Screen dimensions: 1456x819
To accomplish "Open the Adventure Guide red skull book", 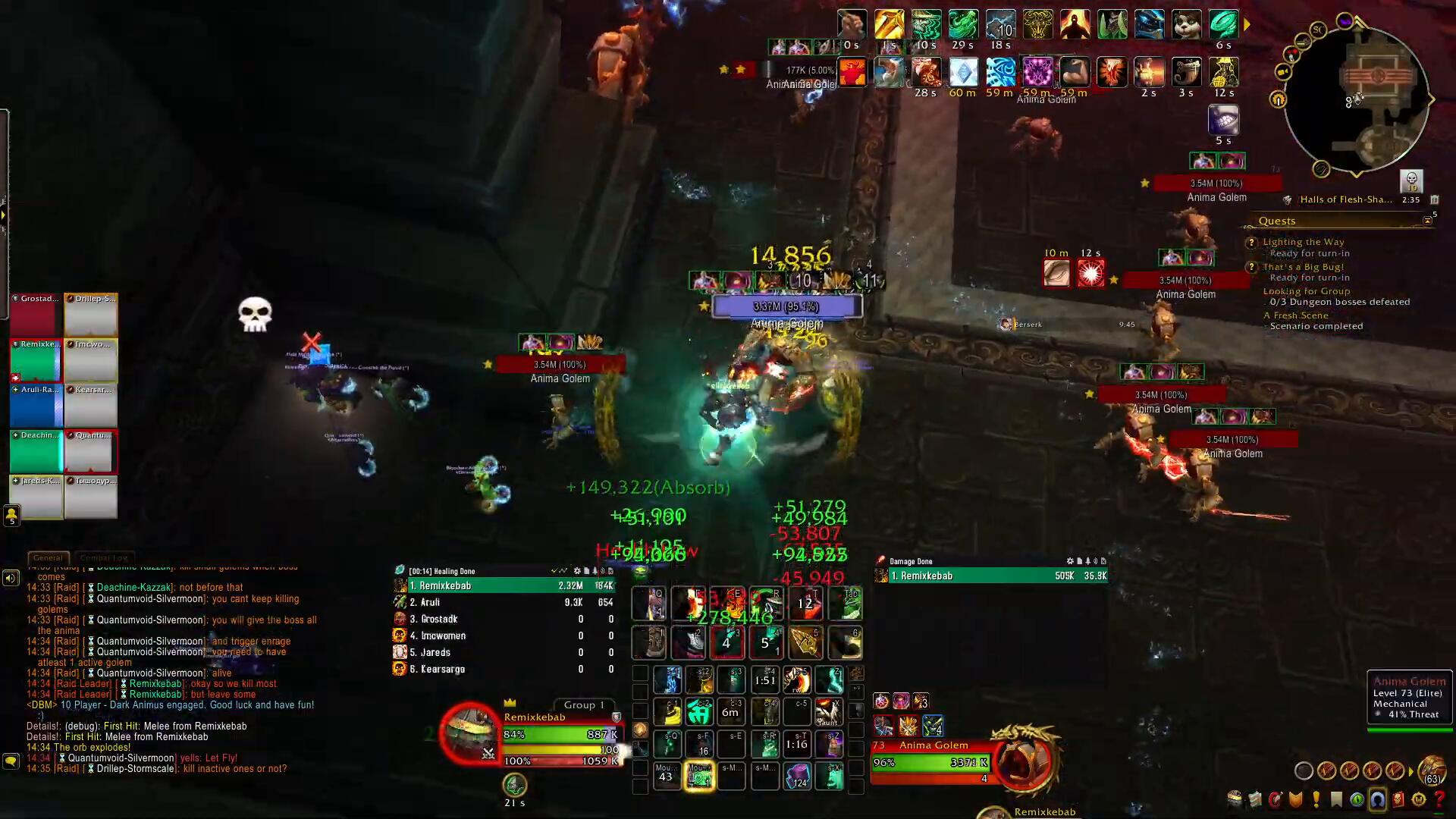I will 1398,799.
